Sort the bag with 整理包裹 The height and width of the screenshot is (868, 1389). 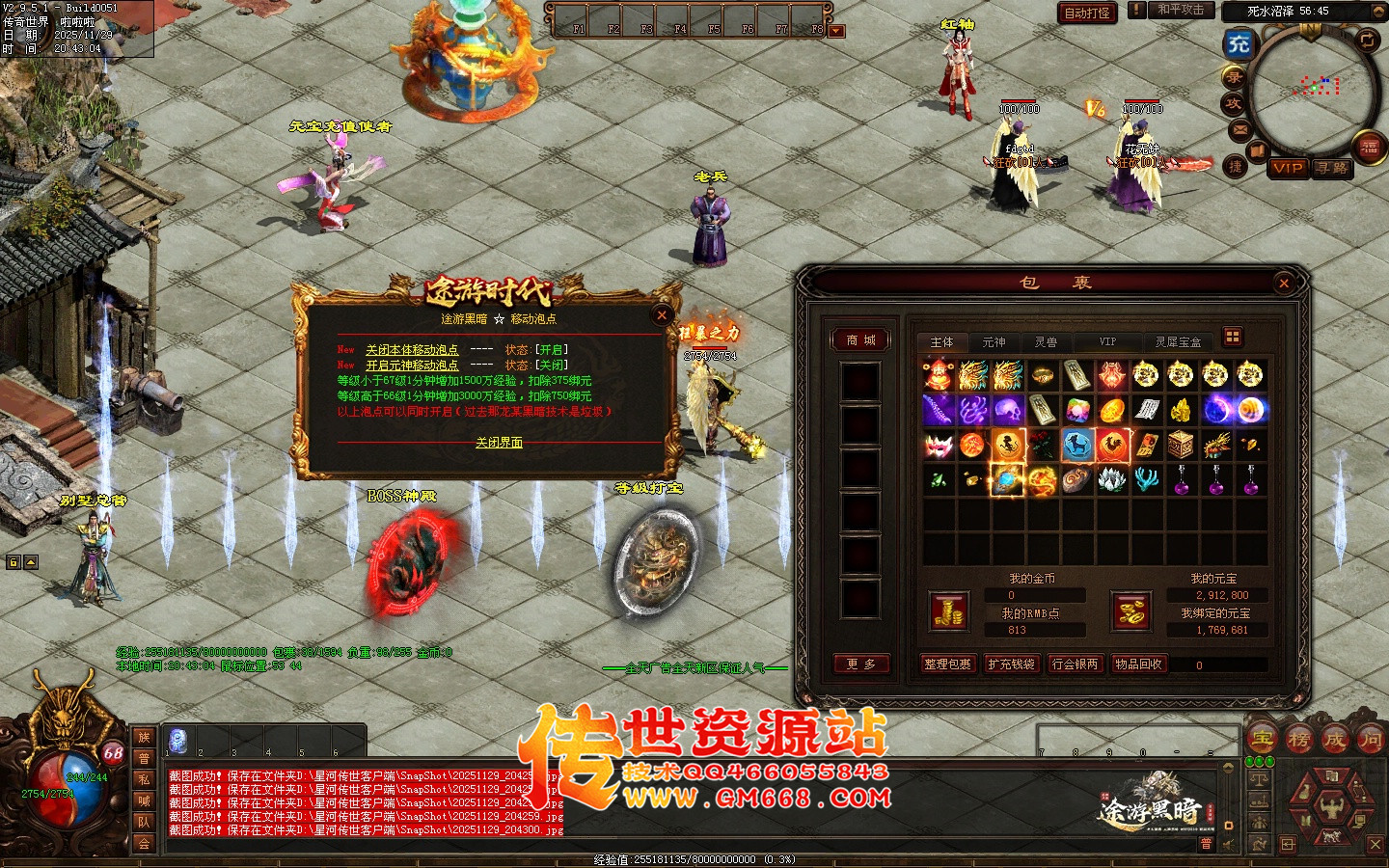click(947, 664)
